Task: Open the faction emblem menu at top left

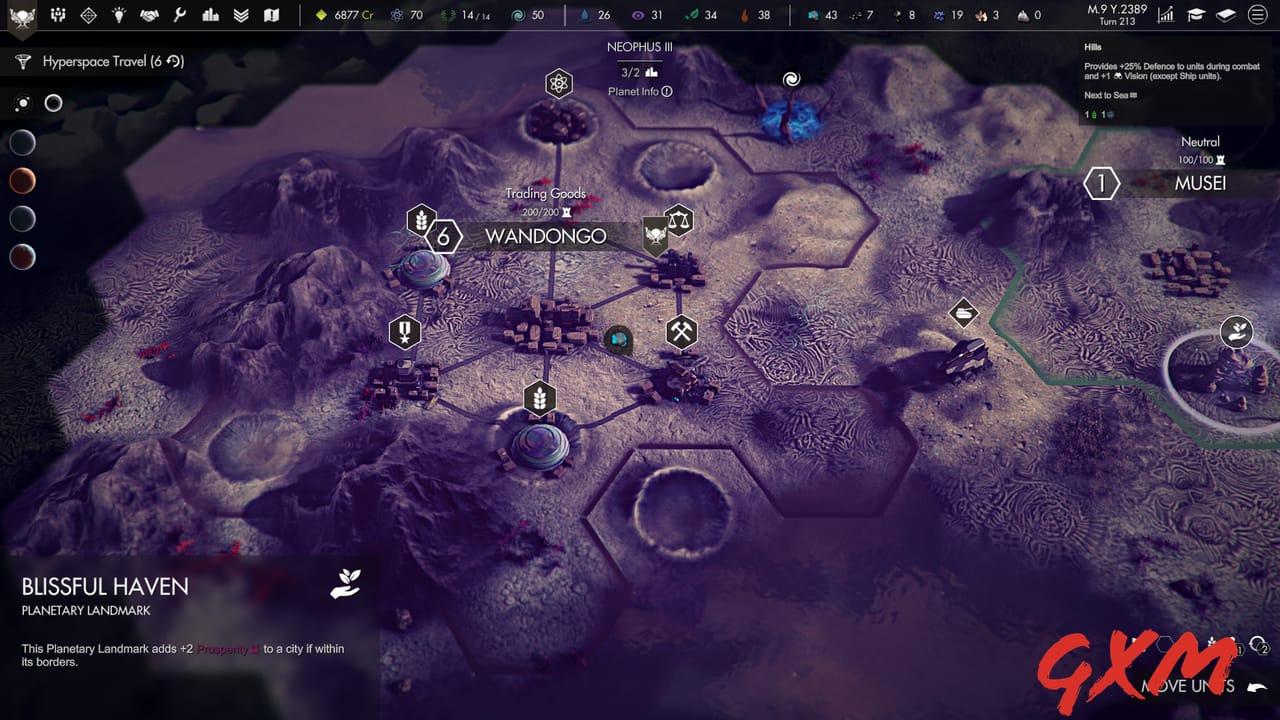Action: (22, 15)
